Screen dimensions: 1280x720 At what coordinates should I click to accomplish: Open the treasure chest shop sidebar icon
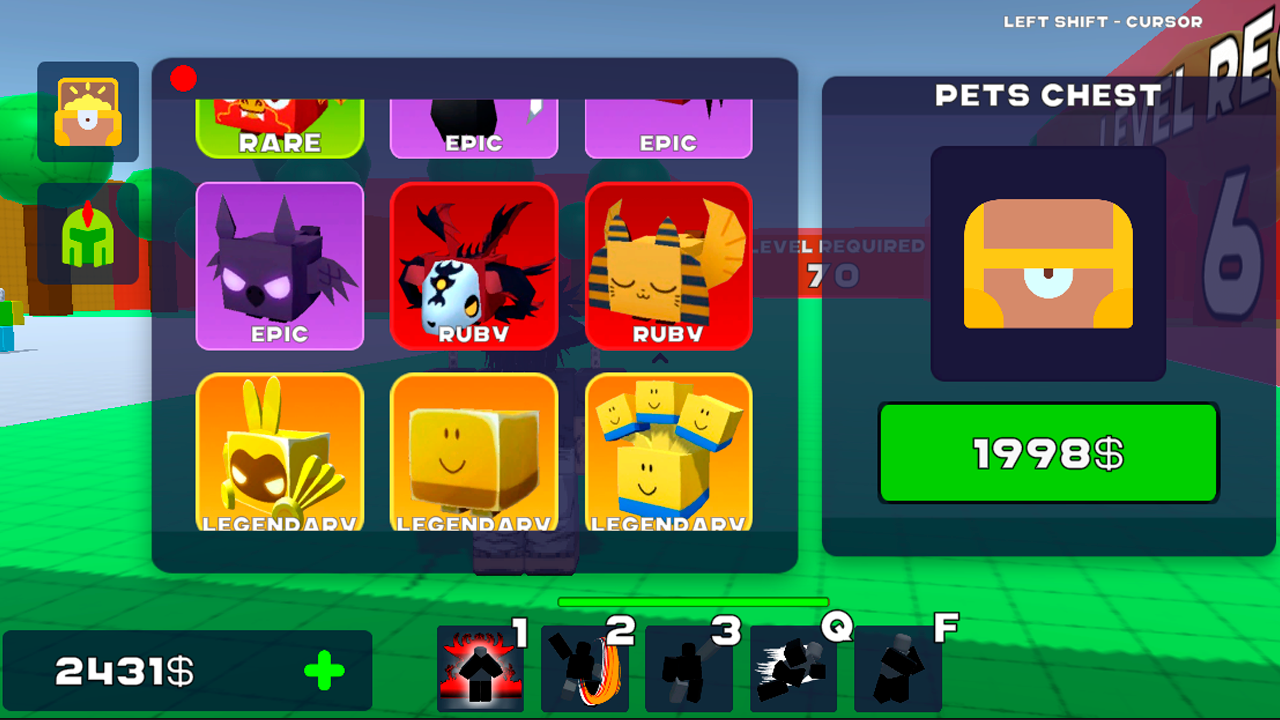click(x=87, y=112)
